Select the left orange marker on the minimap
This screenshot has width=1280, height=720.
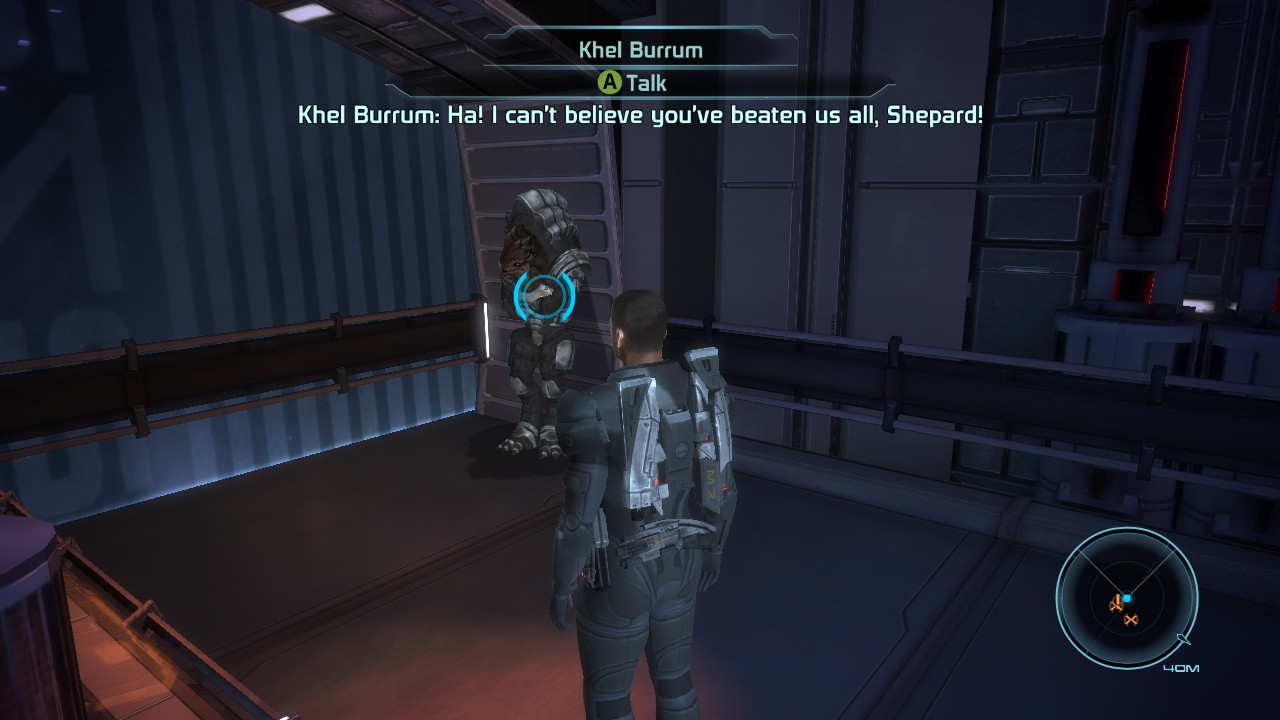(1116, 605)
